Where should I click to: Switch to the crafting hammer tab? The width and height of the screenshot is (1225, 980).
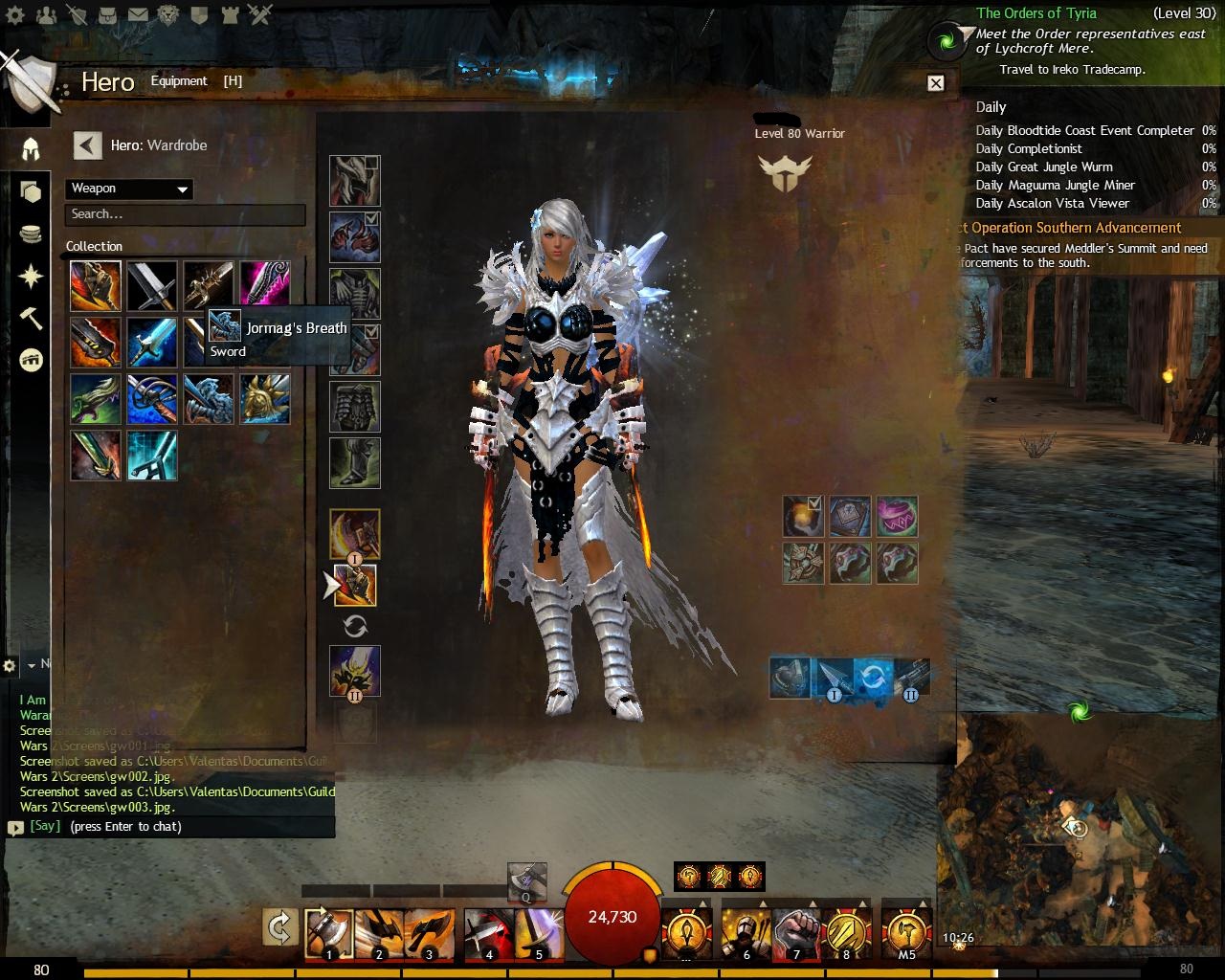point(31,319)
